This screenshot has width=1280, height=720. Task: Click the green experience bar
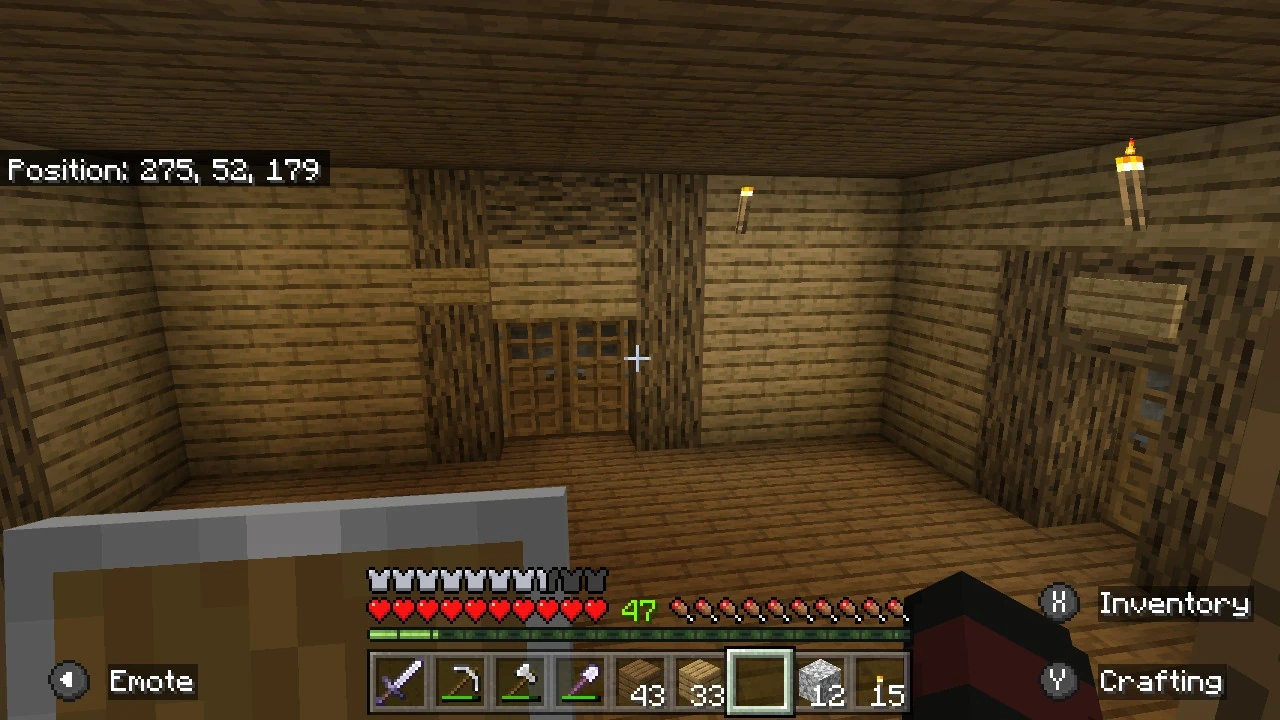(640, 634)
